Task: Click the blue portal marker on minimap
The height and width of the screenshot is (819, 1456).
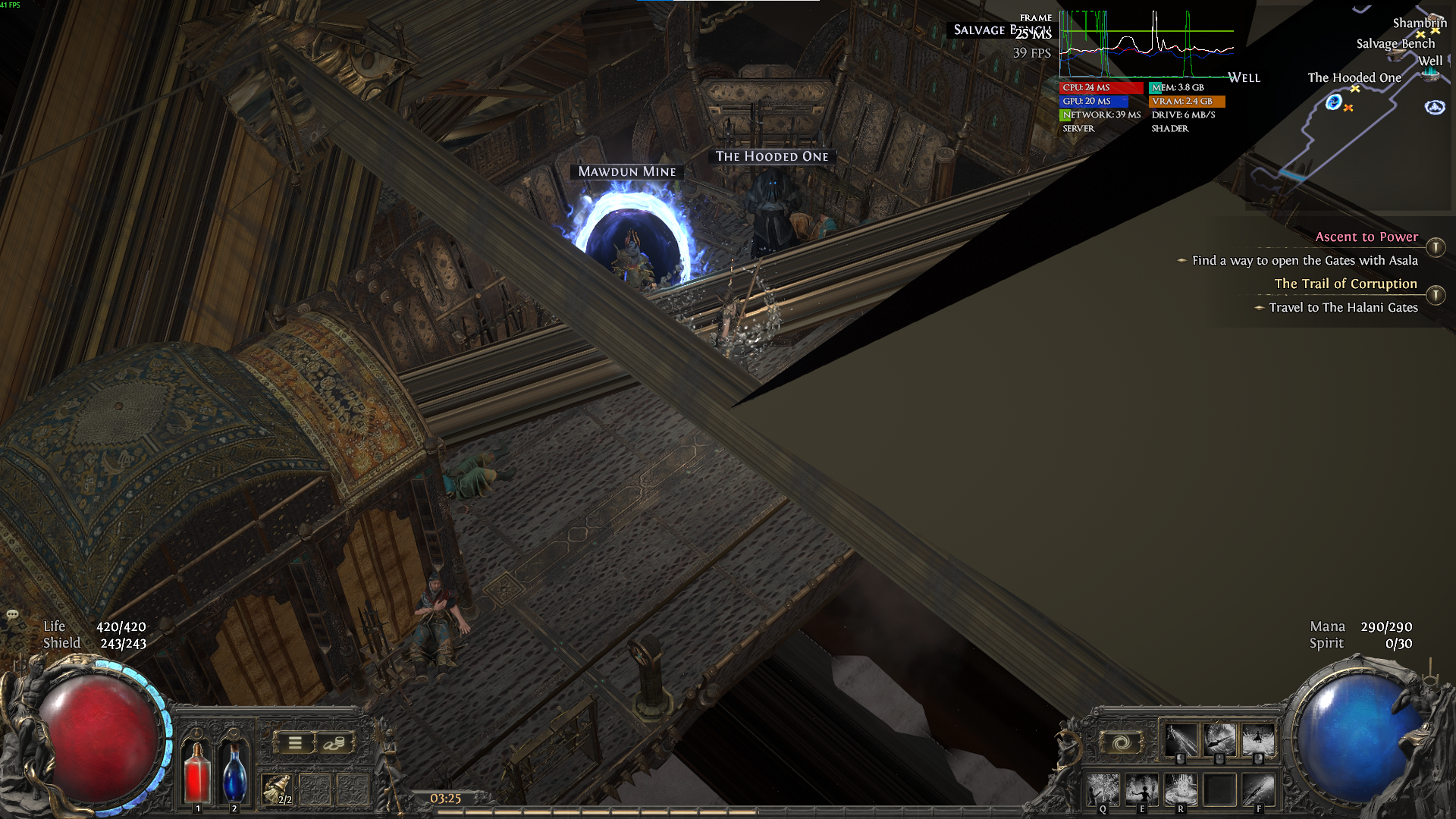Action: [1333, 102]
